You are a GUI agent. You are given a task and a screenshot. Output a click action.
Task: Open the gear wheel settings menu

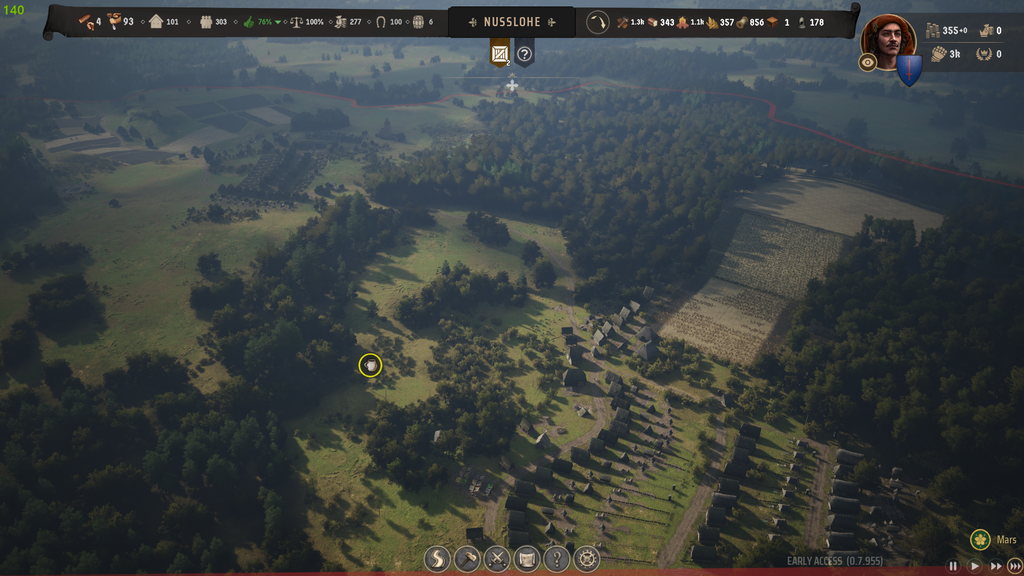(x=587, y=559)
